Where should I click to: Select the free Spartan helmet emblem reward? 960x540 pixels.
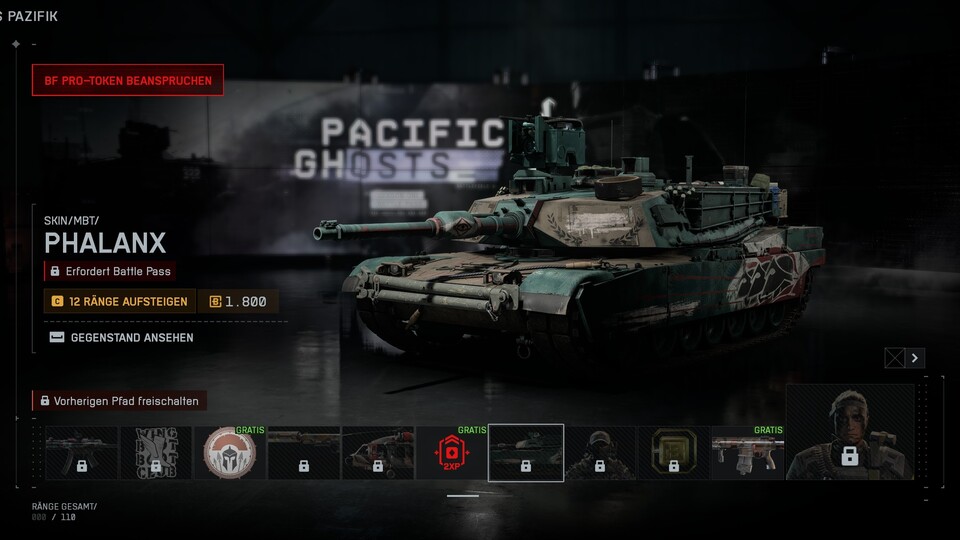click(230, 453)
